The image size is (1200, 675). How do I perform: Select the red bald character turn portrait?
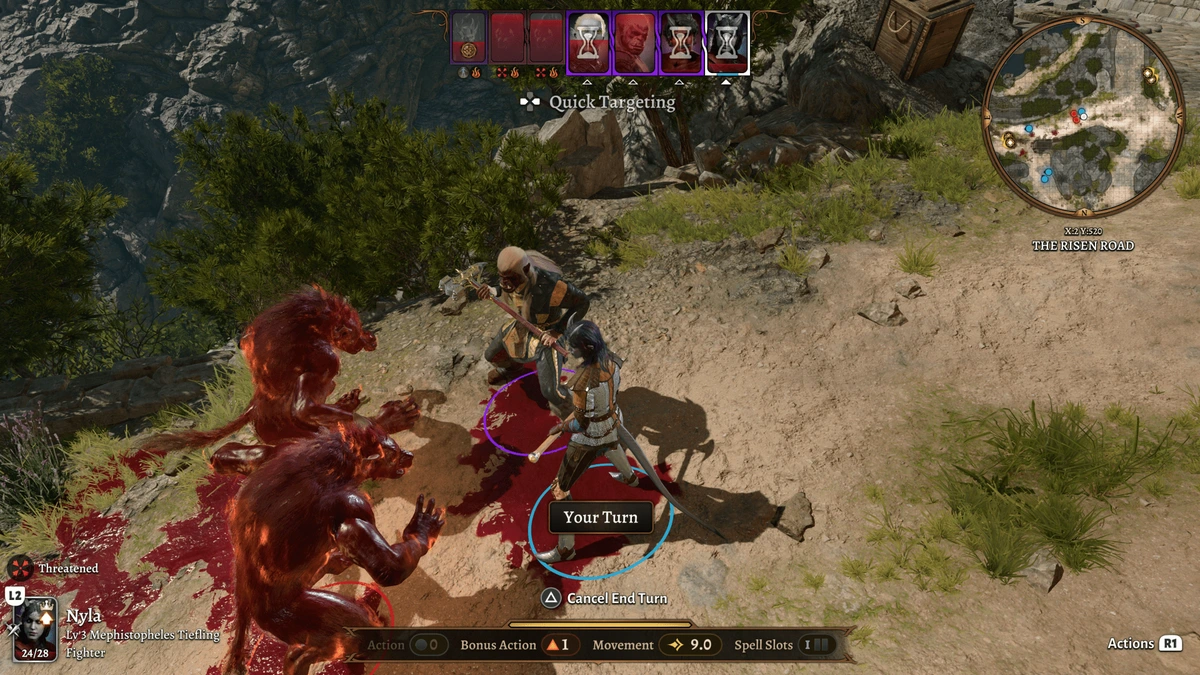(x=634, y=42)
